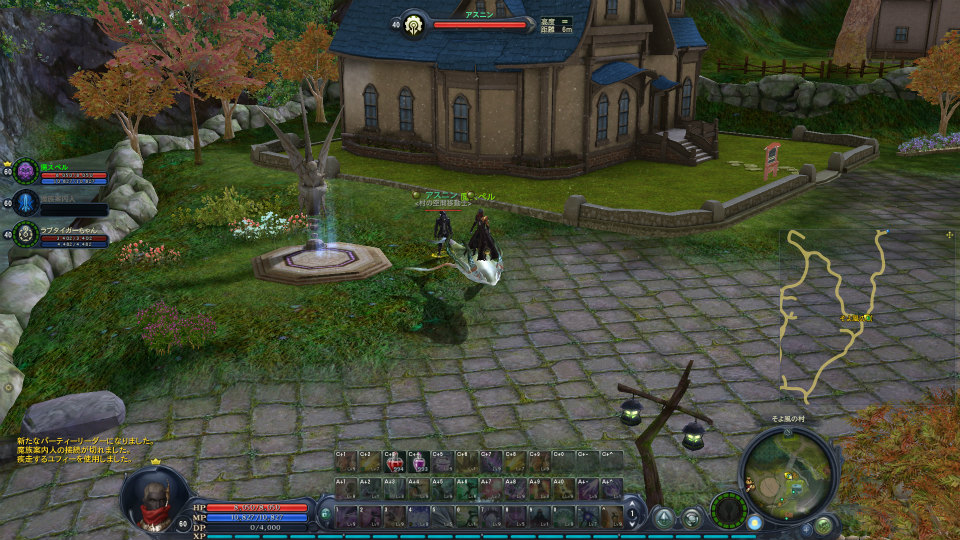Open the crystal-icon round menu button
The width and height of the screenshot is (960, 540).
pyautogui.click(x=664, y=517)
